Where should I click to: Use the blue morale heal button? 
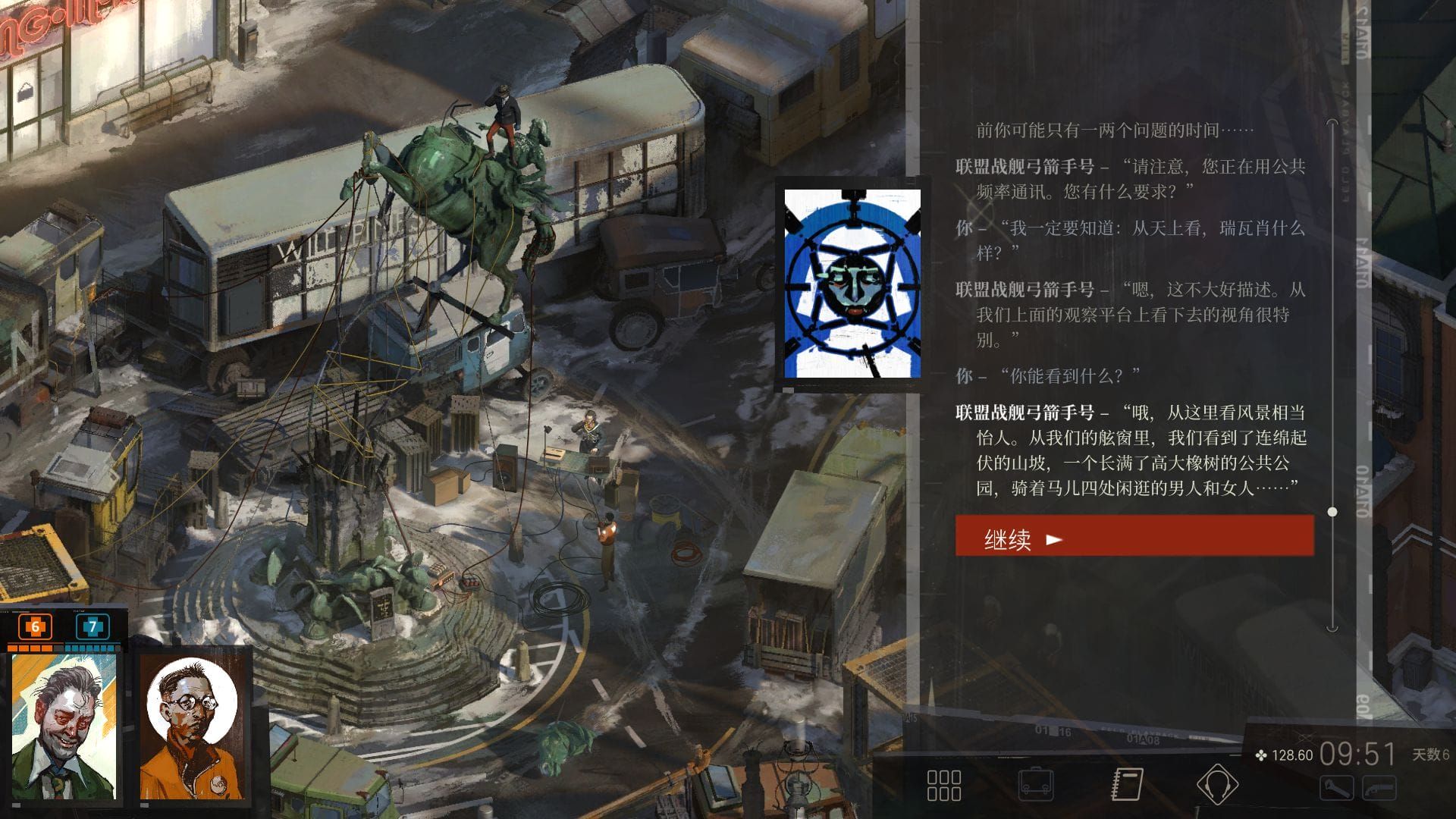pos(93,627)
